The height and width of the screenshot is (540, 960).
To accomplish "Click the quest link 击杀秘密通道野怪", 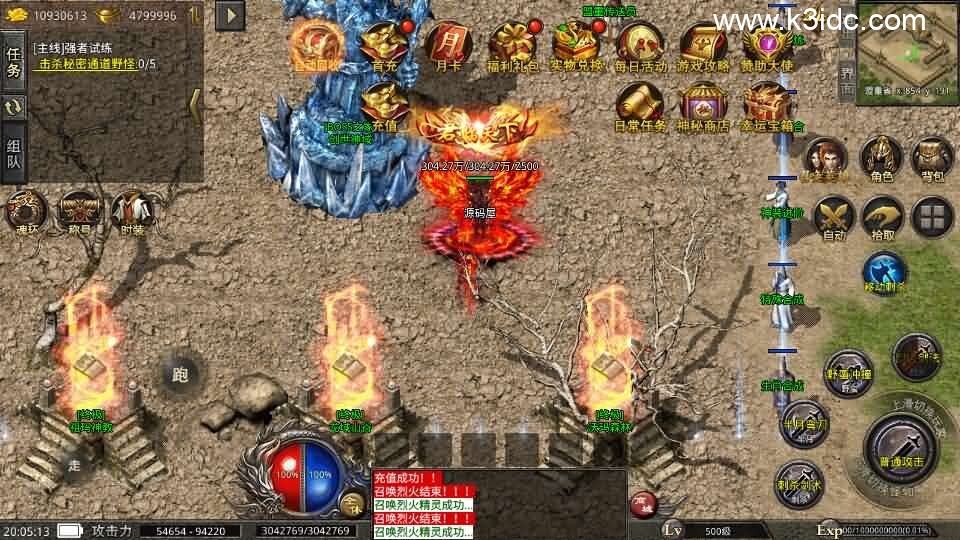I will click(87, 64).
